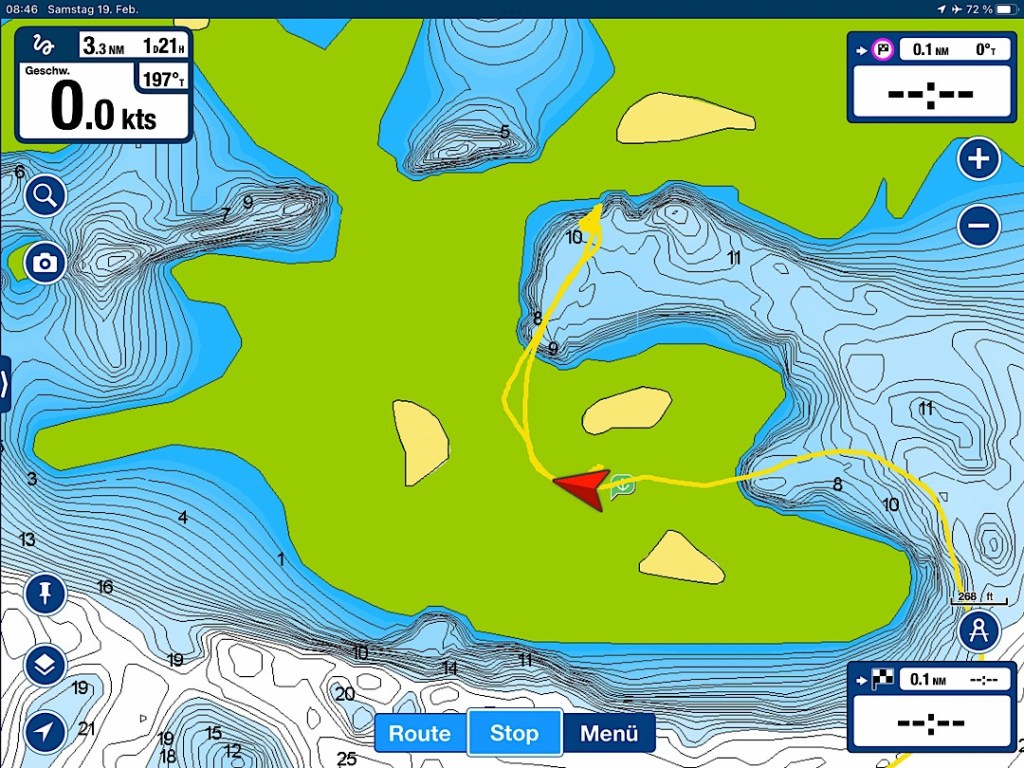1024x768 pixels.
Task: Open the next waypoint panel with magenta flag
Action: click(x=932, y=78)
